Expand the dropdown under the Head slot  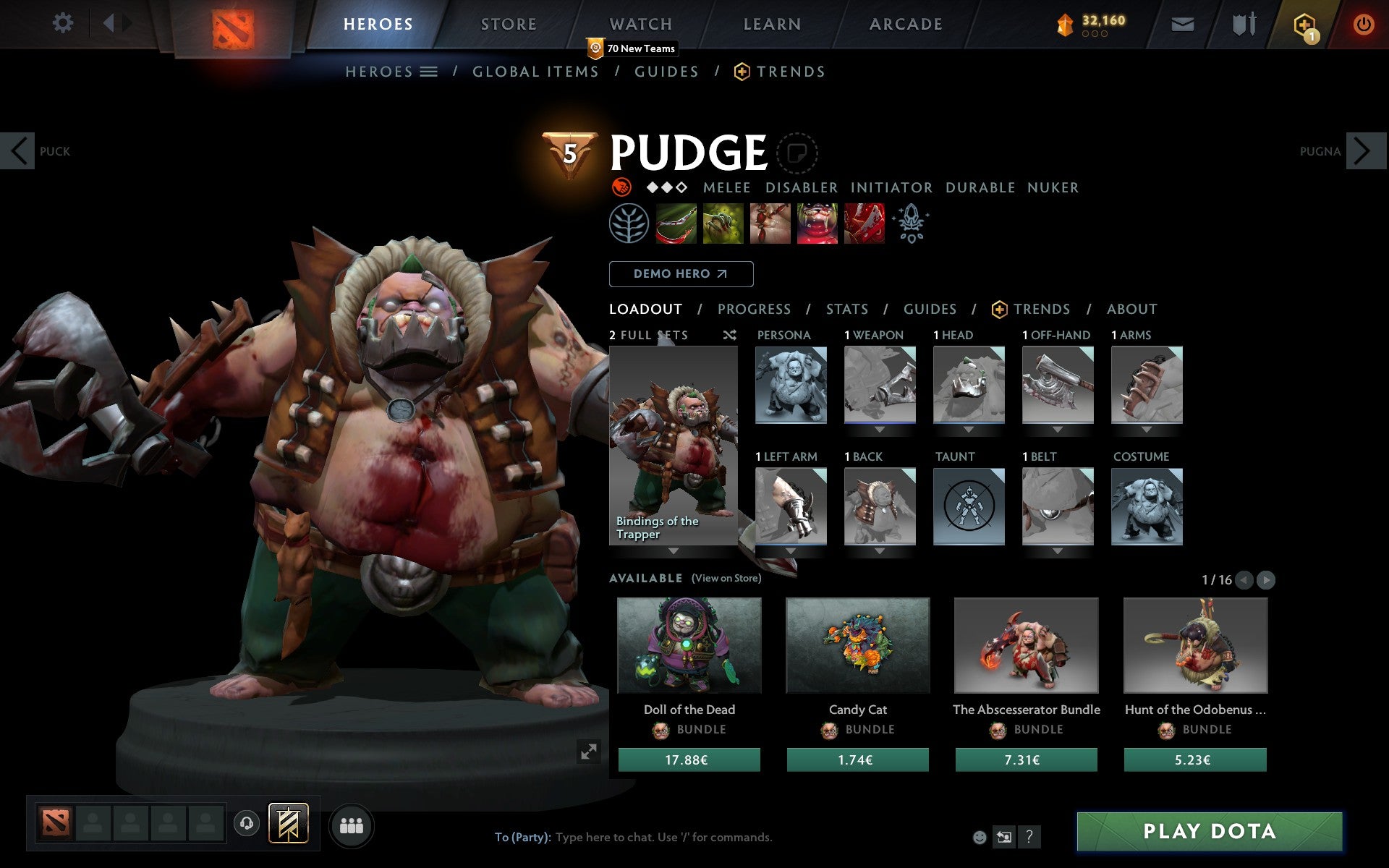[x=969, y=429]
